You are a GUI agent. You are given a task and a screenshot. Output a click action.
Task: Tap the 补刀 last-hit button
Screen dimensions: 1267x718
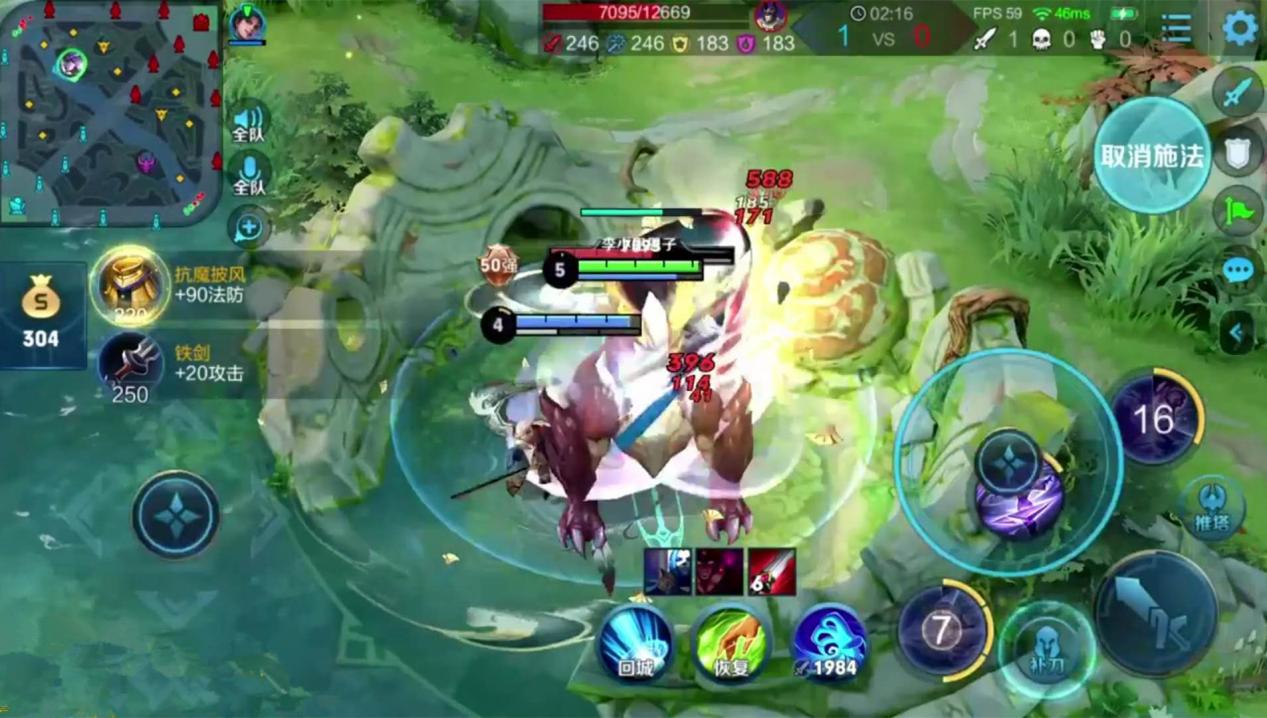click(1047, 648)
